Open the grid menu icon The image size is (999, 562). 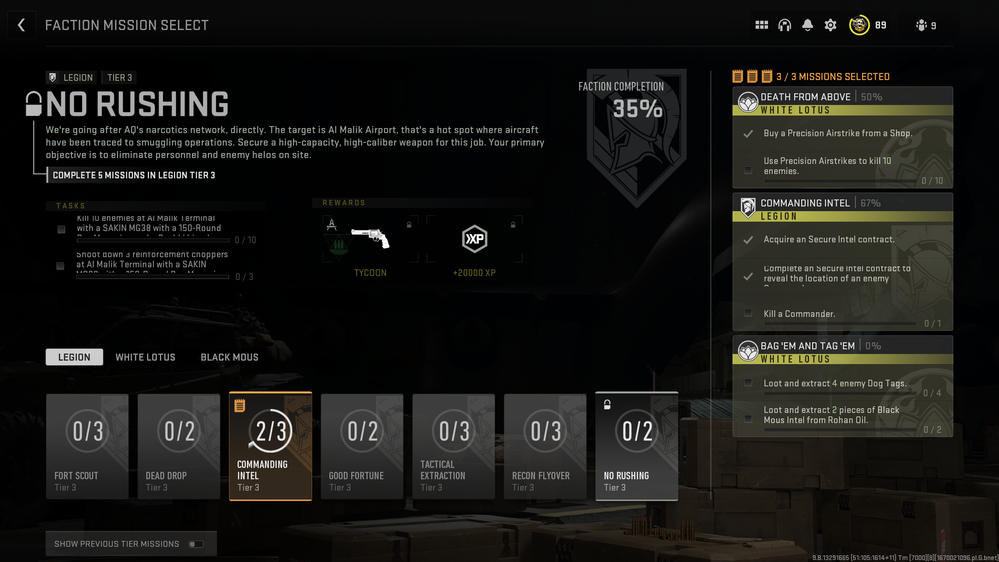pyautogui.click(x=761, y=25)
